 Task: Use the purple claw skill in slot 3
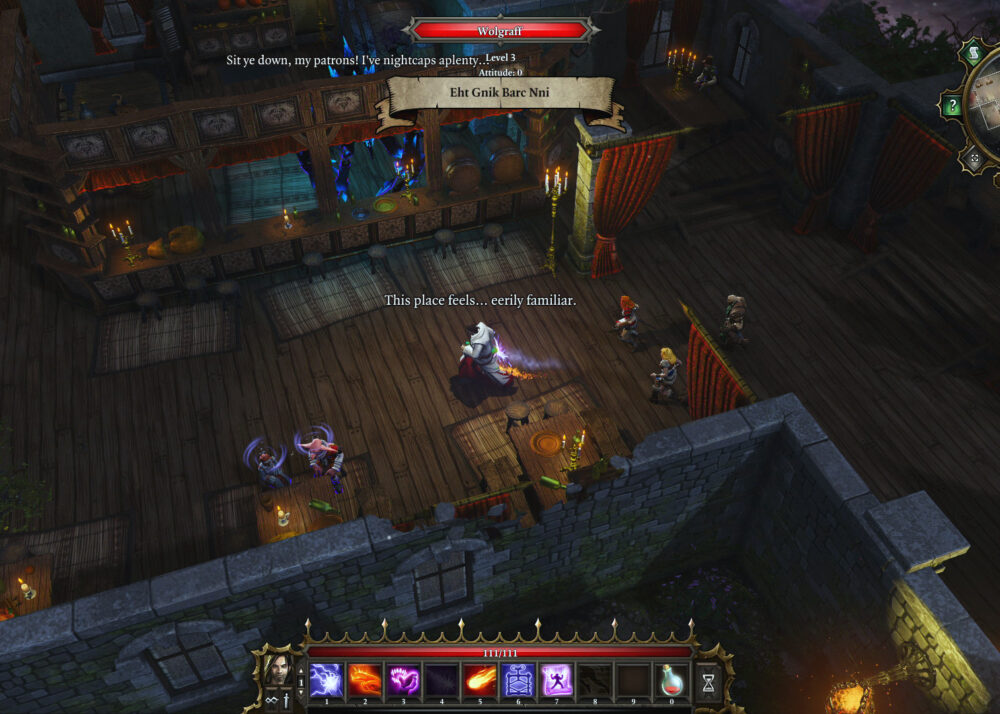pos(403,681)
